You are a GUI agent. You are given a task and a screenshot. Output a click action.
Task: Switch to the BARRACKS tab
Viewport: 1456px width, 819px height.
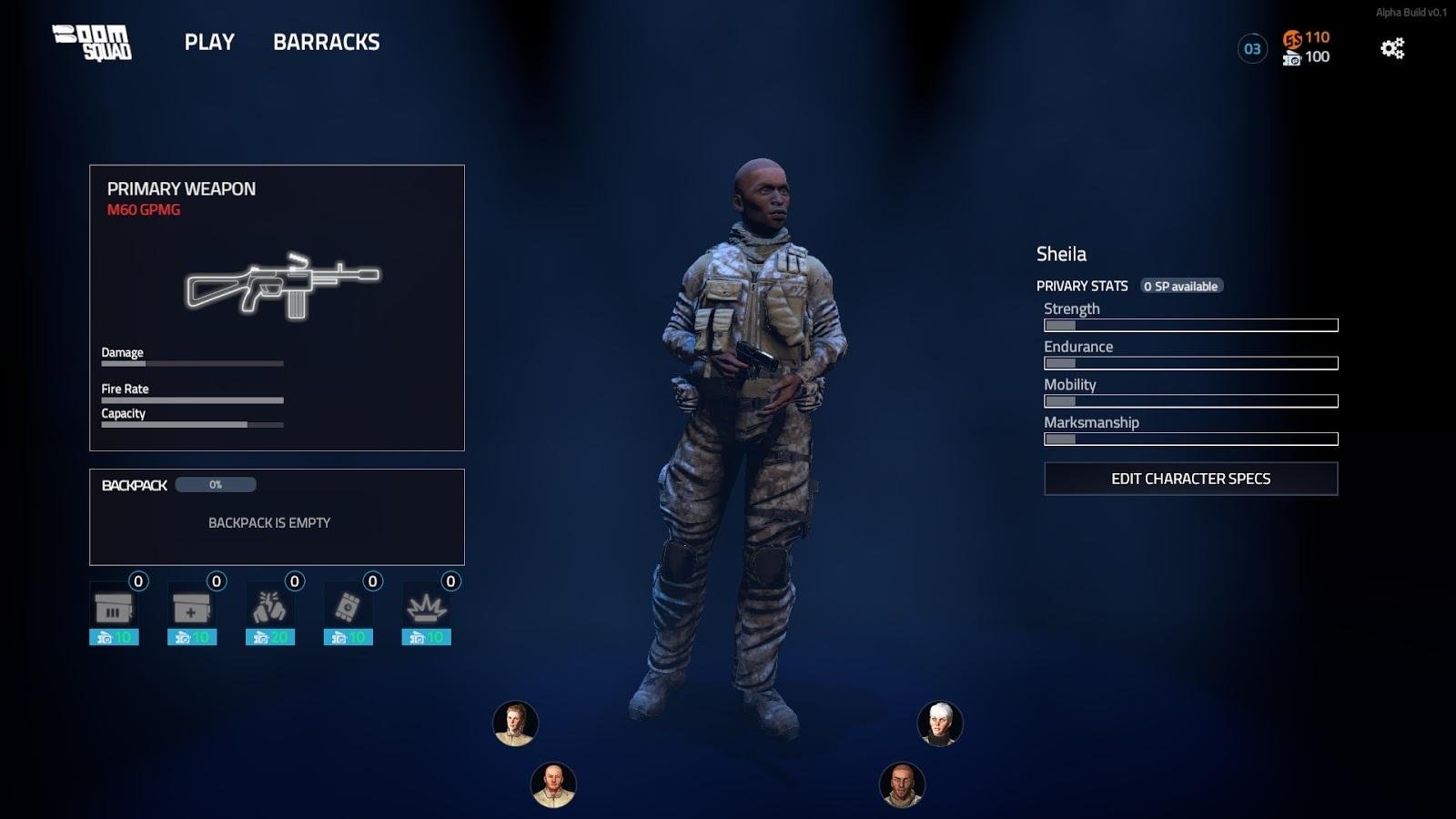click(x=326, y=42)
